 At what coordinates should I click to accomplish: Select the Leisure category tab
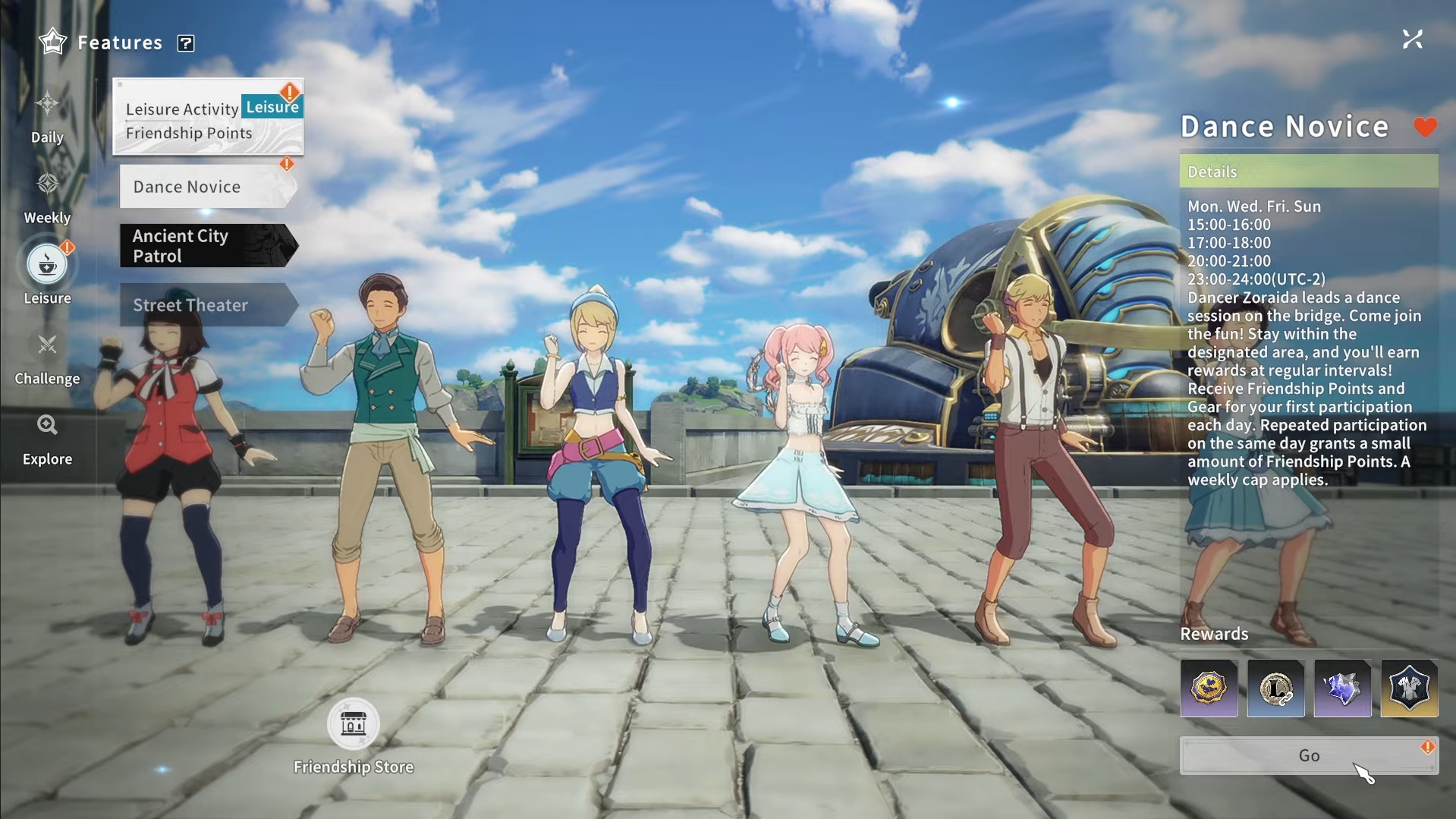pos(47,275)
